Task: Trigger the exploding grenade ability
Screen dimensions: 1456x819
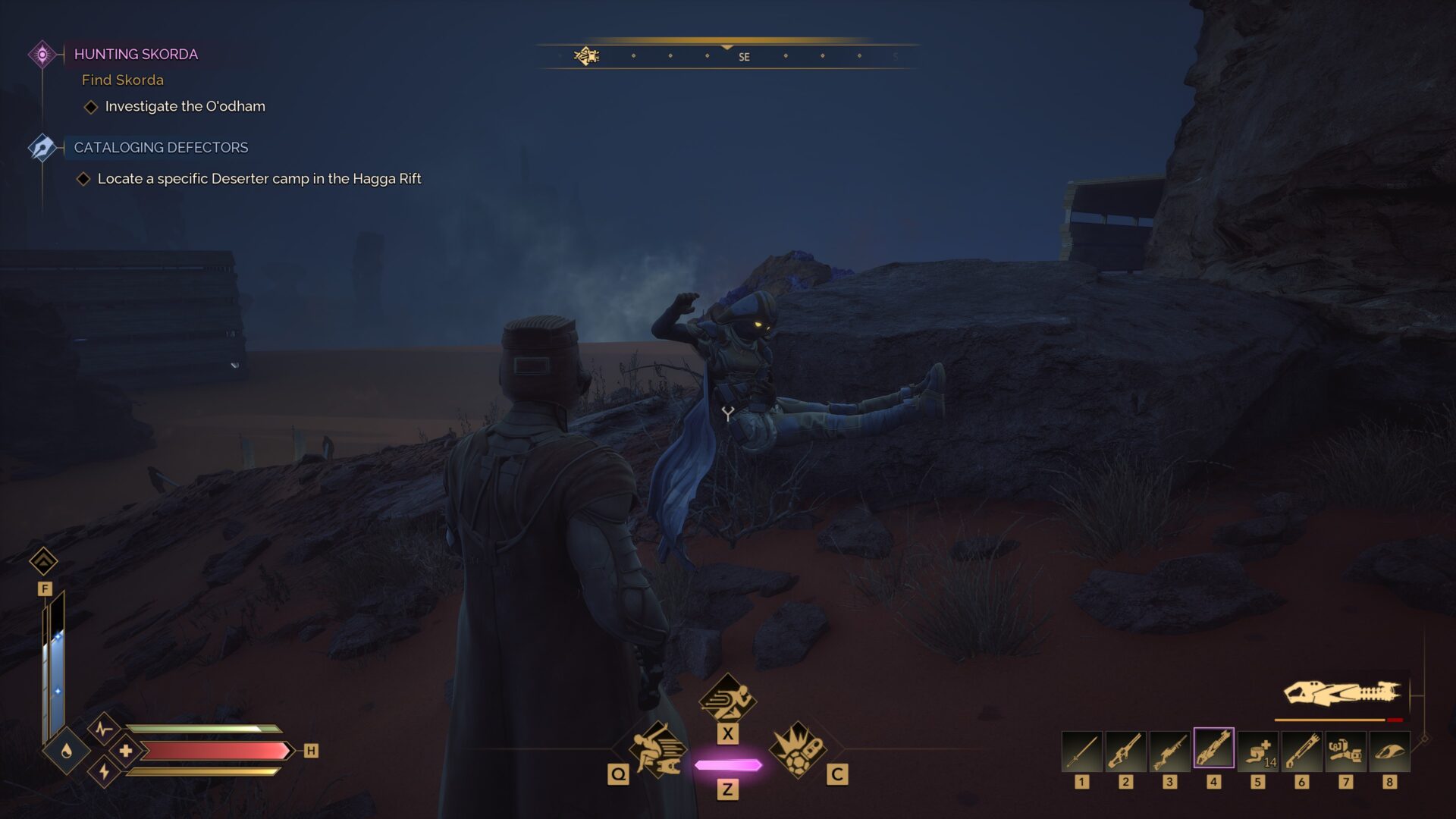Action: coord(798,750)
